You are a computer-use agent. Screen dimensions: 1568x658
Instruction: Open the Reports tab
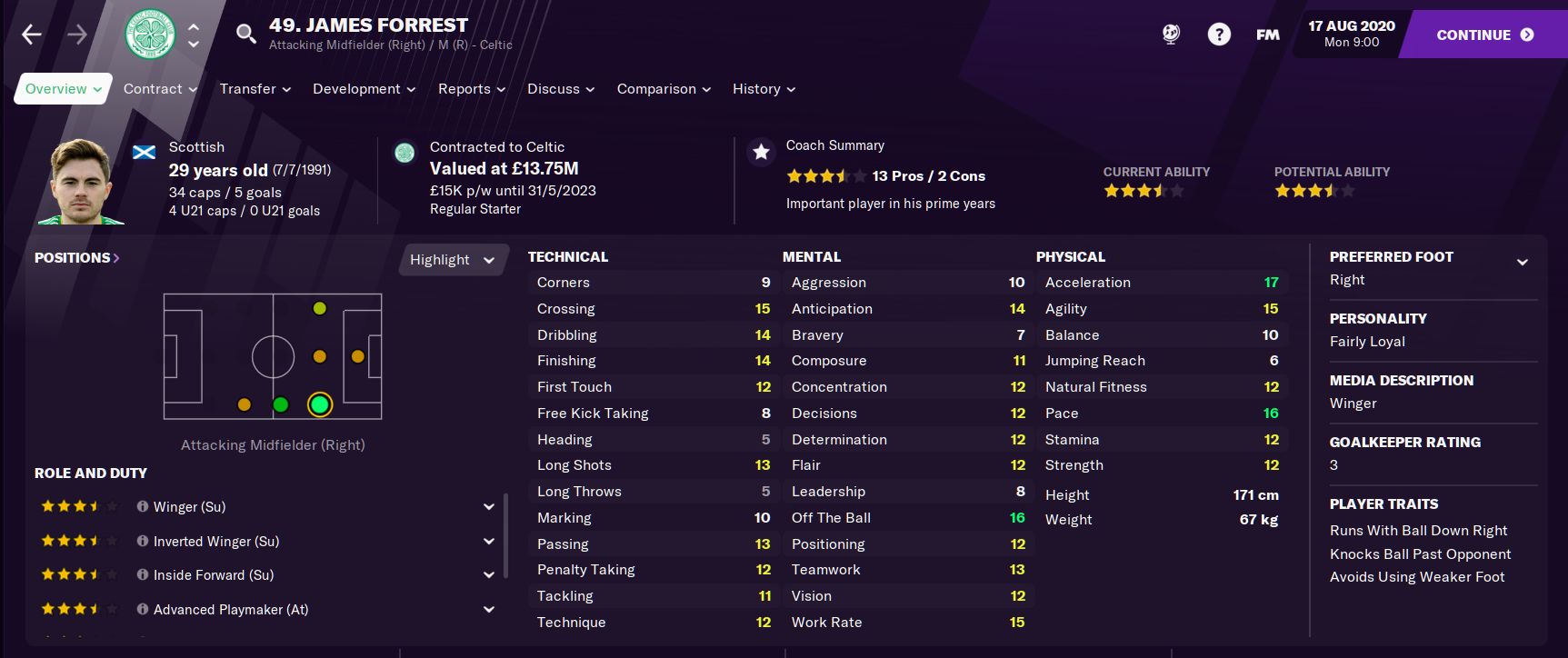click(471, 89)
